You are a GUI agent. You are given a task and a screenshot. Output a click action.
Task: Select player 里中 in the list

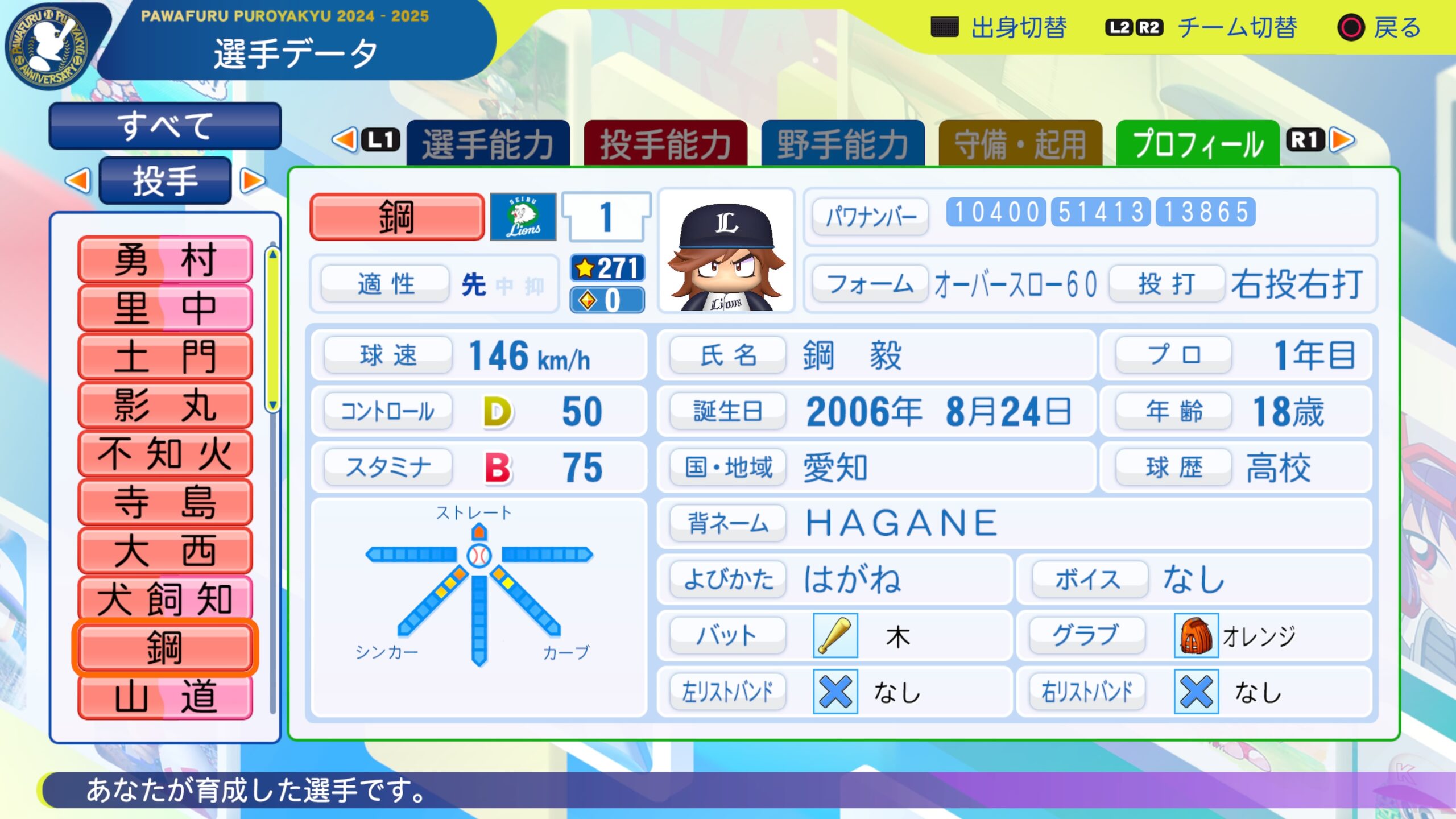click(x=165, y=308)
